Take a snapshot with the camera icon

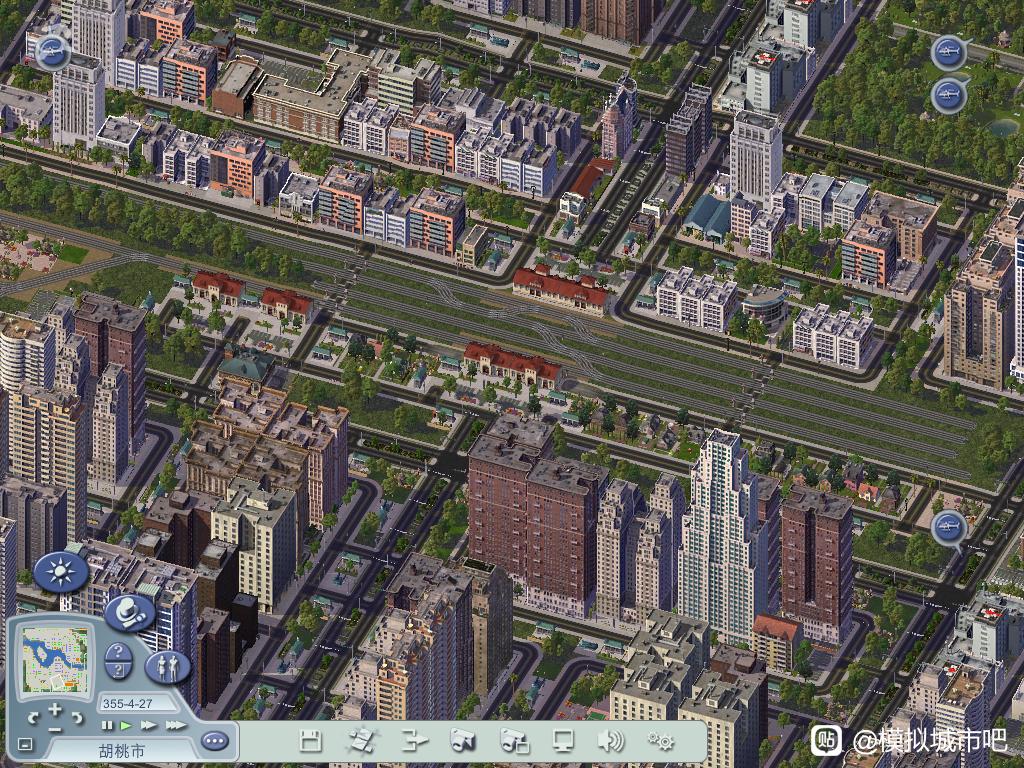click(462, 741)
